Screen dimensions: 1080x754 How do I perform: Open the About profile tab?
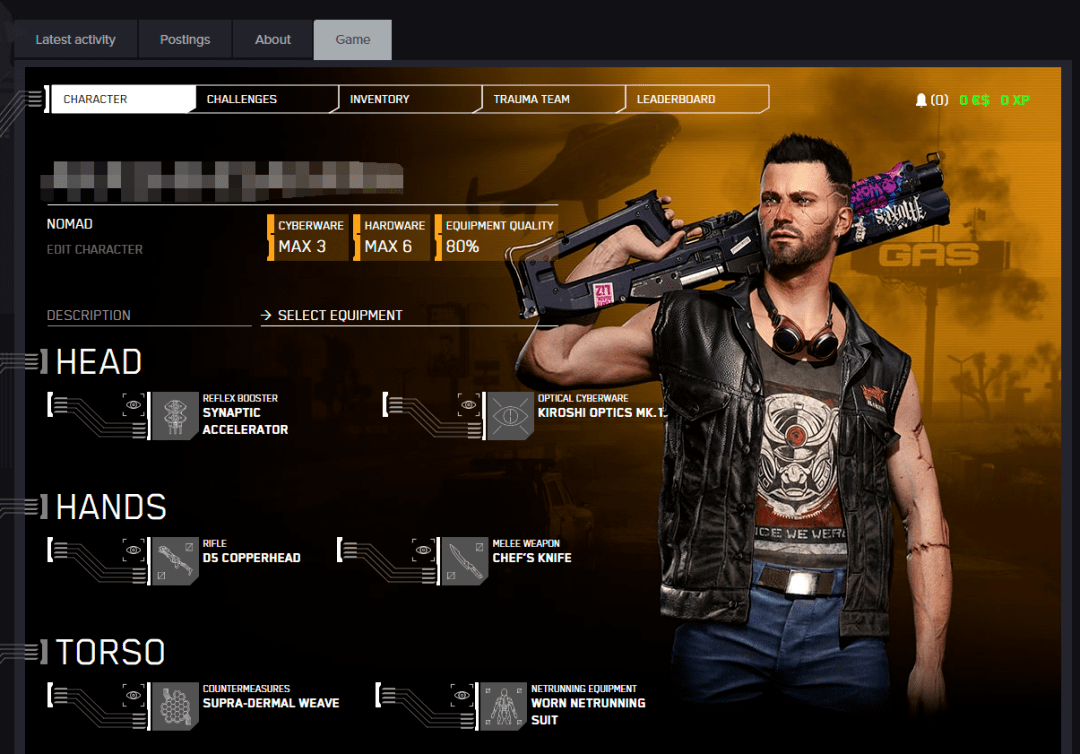pyautogui.click(x=273, y=40)
